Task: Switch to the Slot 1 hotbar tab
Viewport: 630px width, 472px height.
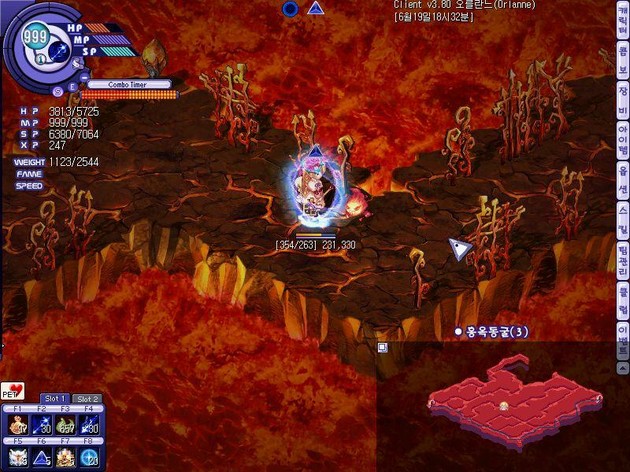Action: [x=54, y=398]
